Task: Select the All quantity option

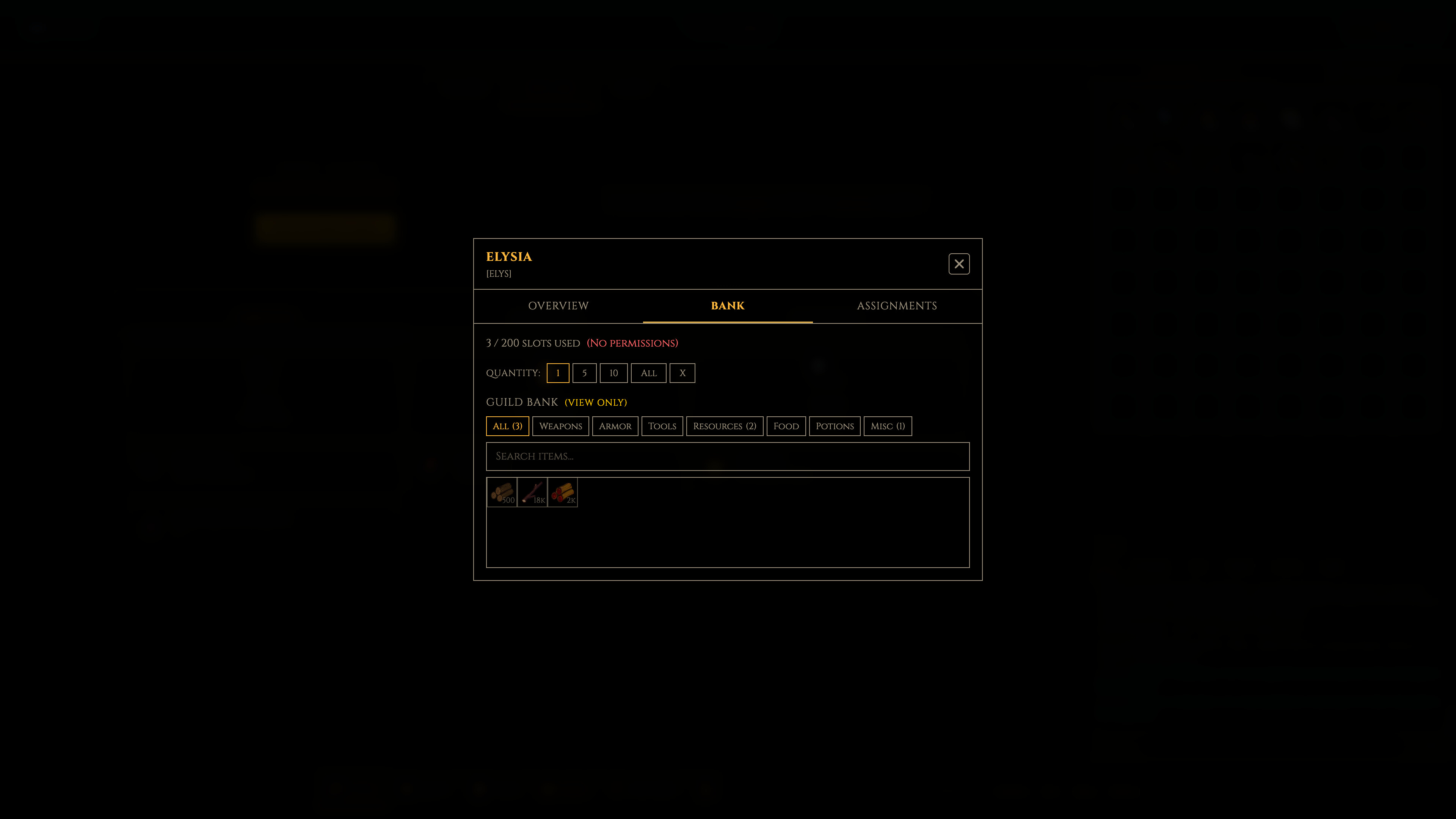Action: [x=648, y=373]
